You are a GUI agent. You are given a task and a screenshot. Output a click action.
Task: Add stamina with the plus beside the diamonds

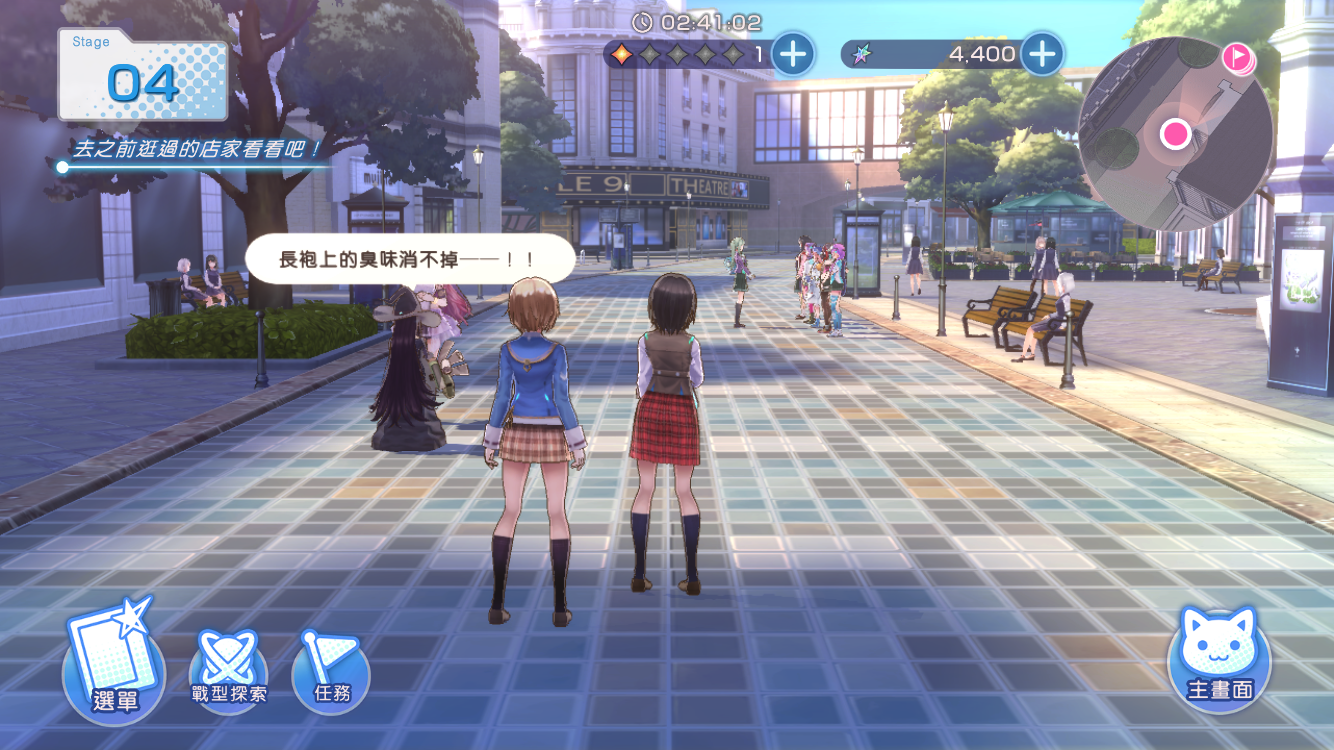[793, 54]
